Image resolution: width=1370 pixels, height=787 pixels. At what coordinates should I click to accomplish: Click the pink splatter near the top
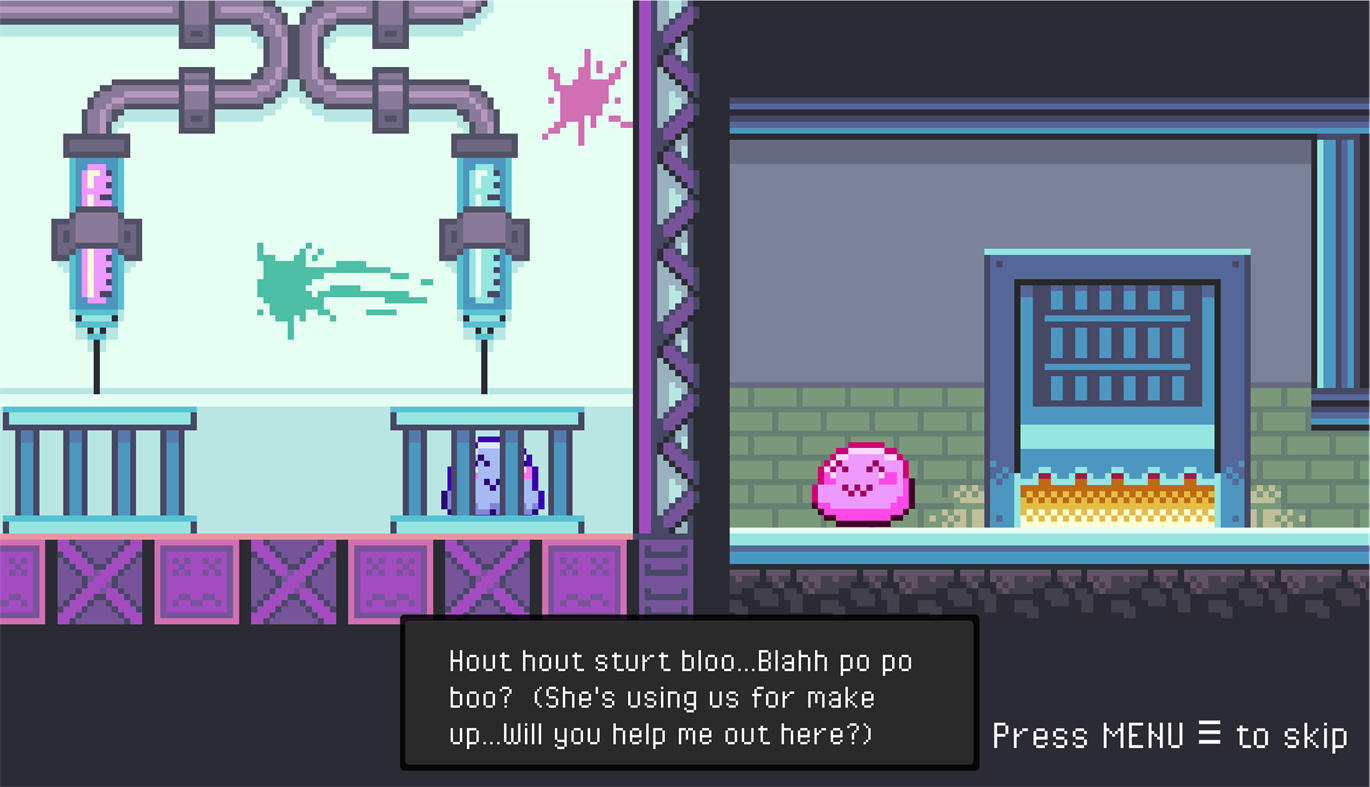585,95
